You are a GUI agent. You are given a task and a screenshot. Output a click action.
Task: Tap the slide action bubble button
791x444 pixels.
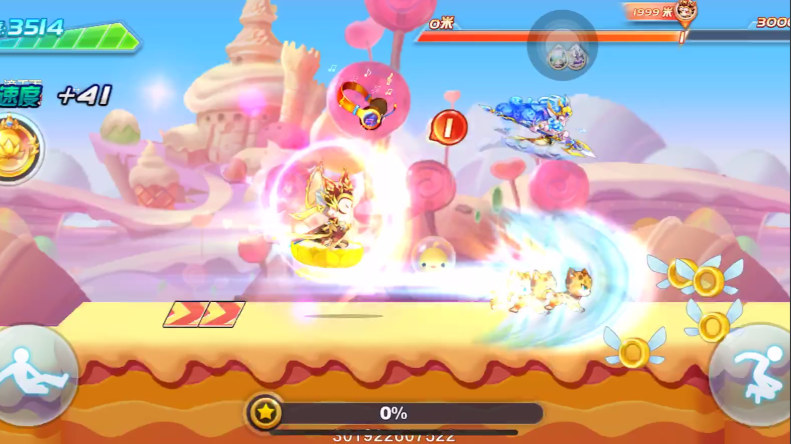[x=36, y=375]
